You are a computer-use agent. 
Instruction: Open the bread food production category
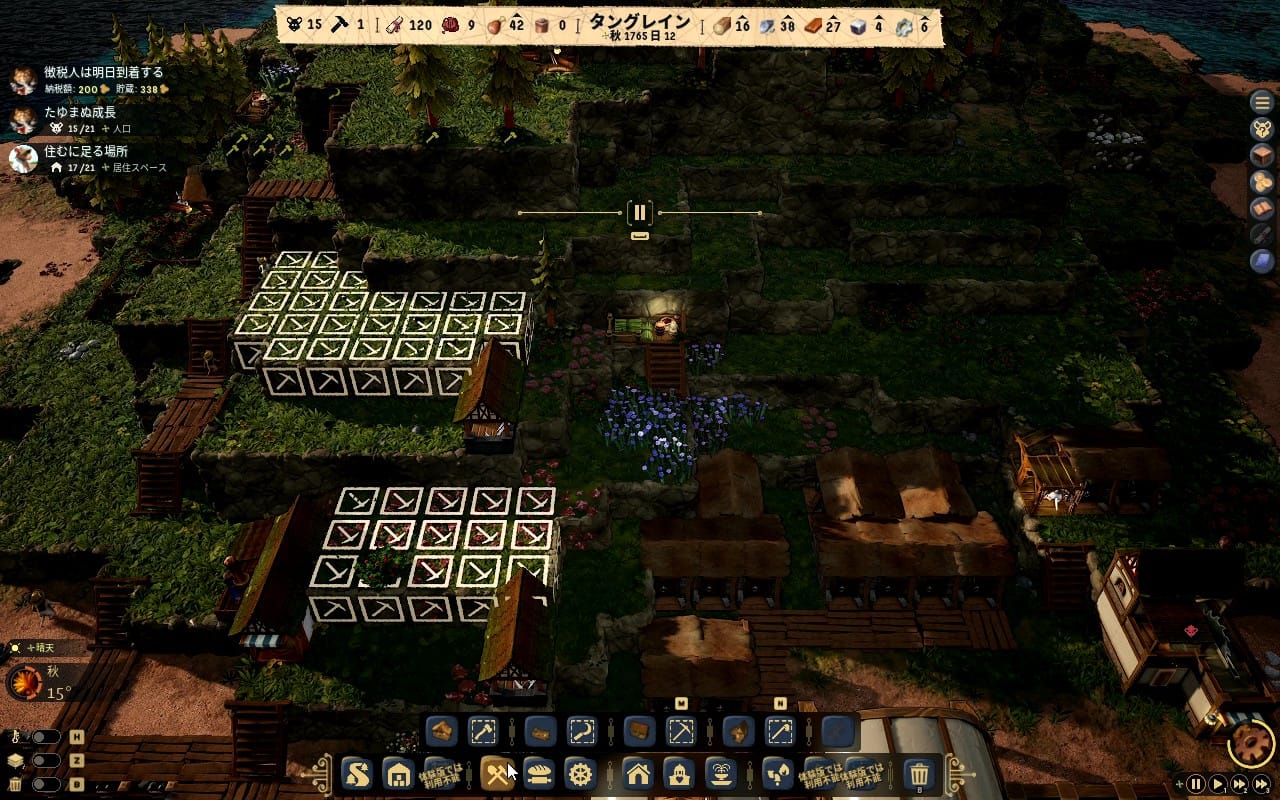point(539,773)
